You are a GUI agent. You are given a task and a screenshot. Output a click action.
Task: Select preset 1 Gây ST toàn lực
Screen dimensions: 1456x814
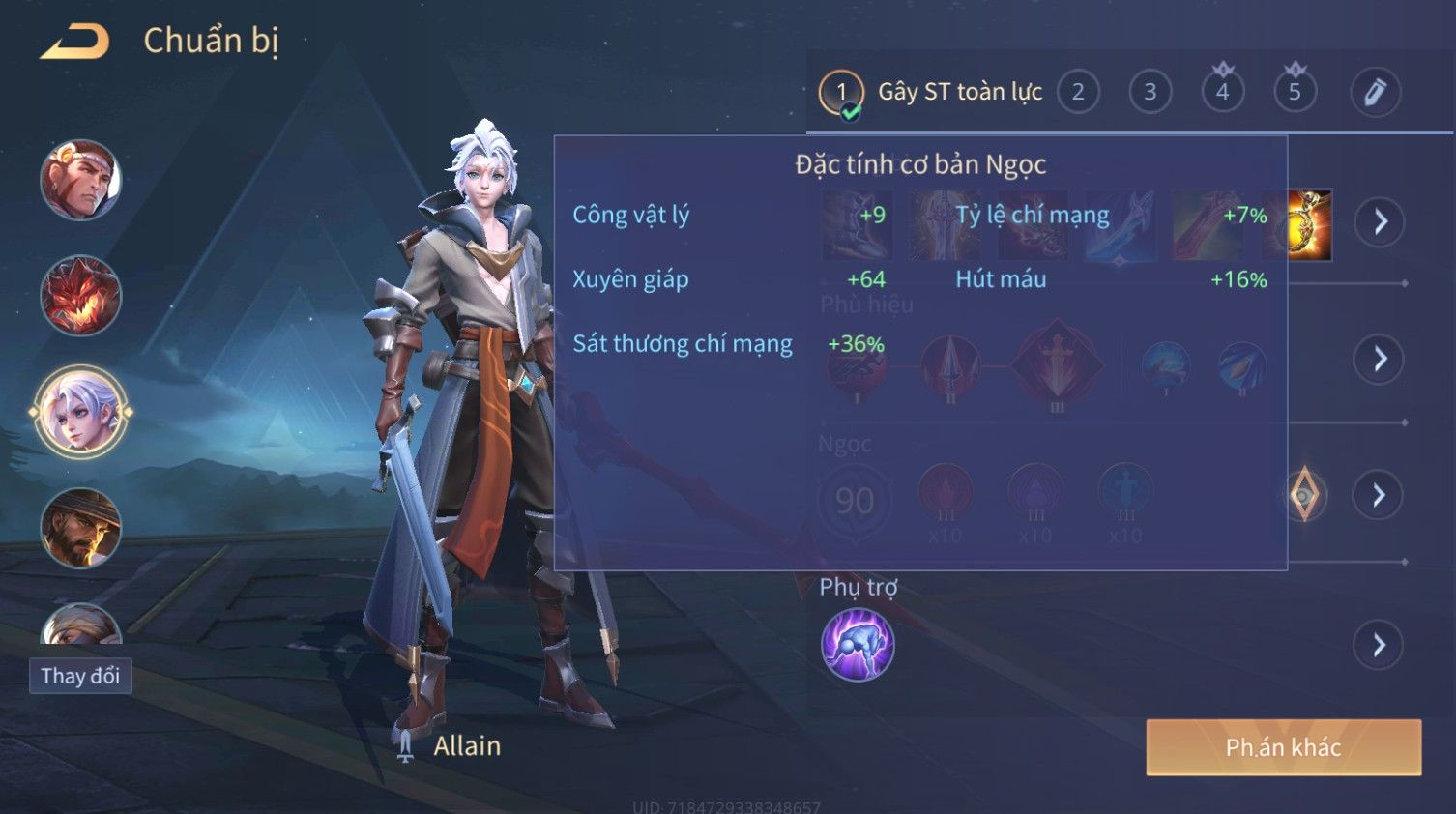point(841,93)
